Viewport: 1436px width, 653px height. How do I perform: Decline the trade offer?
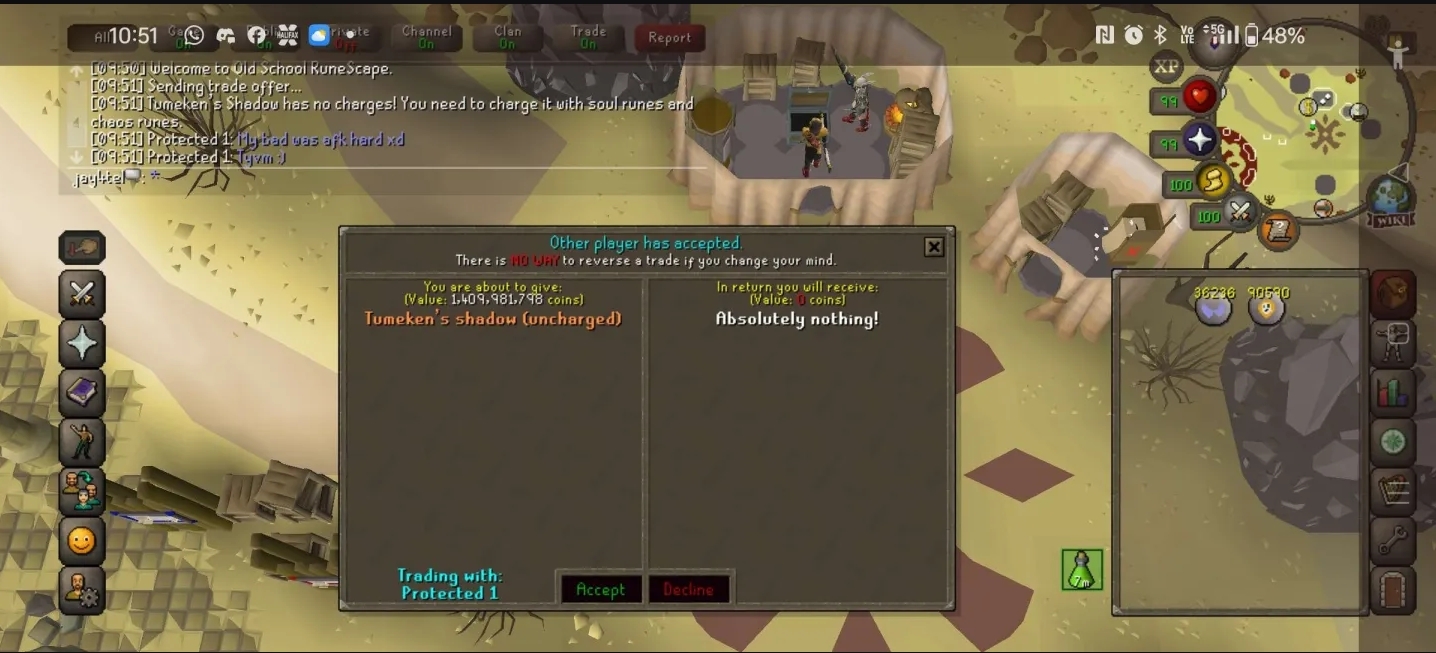688,589
